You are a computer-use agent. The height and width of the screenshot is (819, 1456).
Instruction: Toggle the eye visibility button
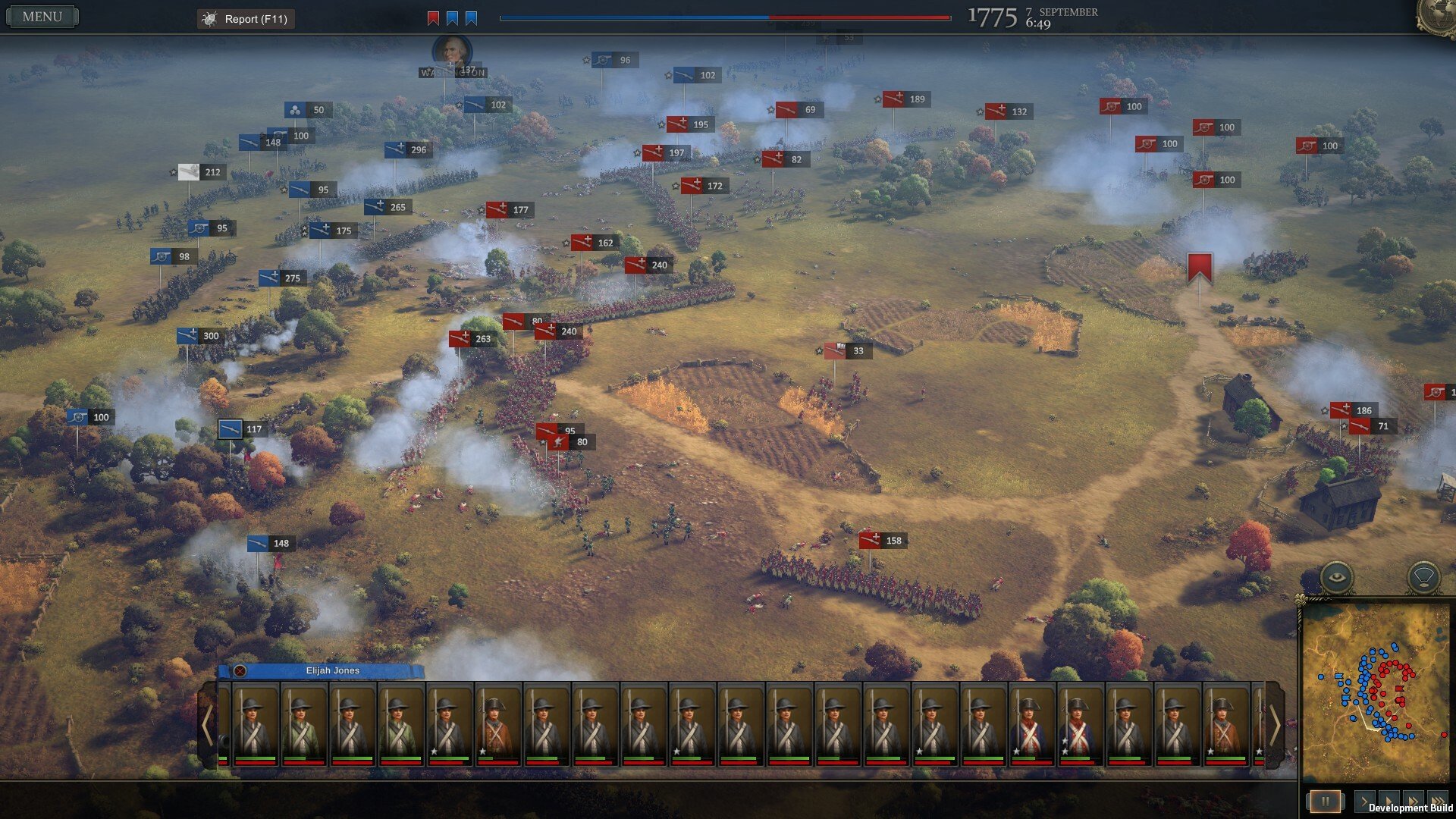coord(1336,577)
